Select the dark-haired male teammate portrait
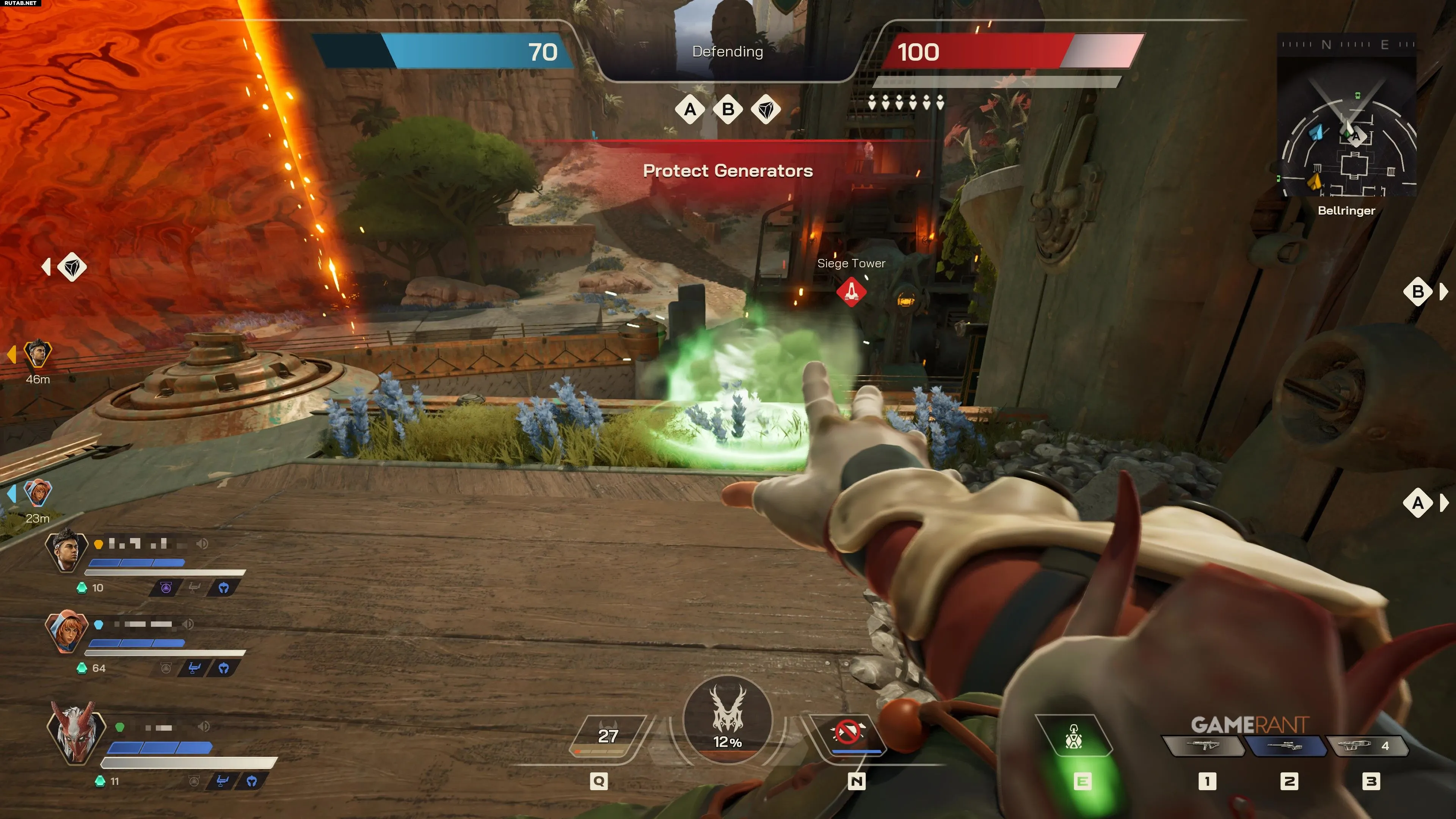The height and width of the screenshot is (819, 1456). pyautogui.click(x=66, y=549)
